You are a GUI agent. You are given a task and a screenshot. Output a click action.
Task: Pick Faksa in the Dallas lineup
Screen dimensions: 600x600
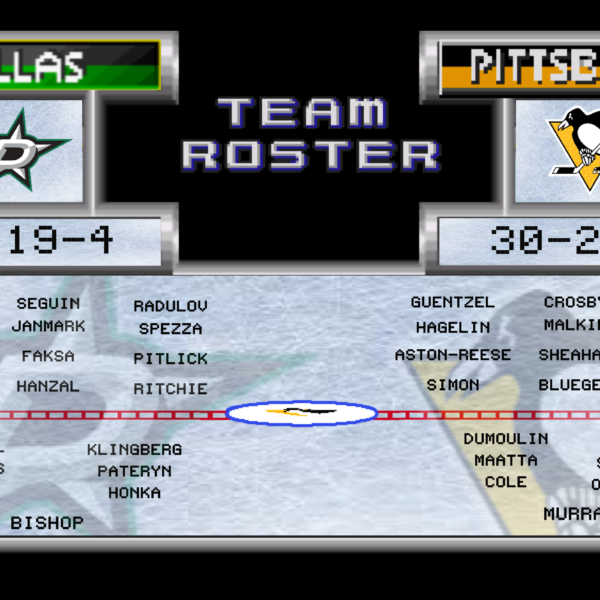click(x=48, y=355)
